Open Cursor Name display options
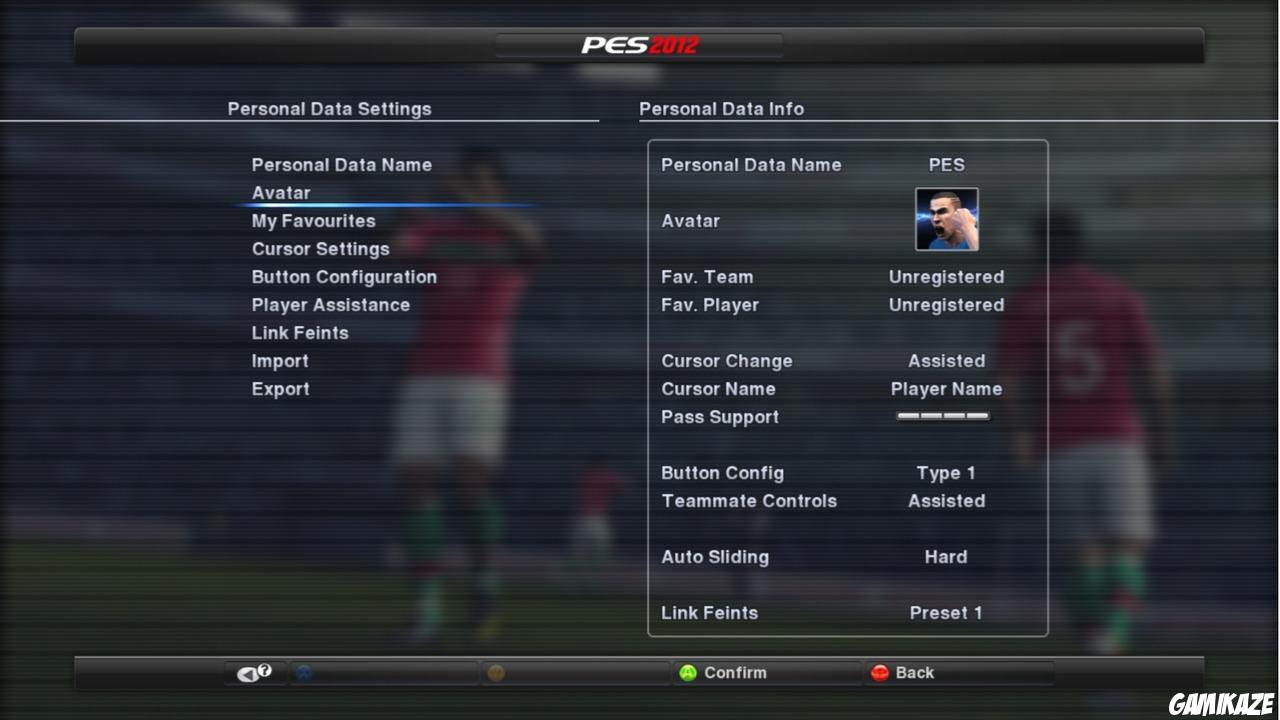This screenshot has height=720, width=1280. (x=946, y=389)
